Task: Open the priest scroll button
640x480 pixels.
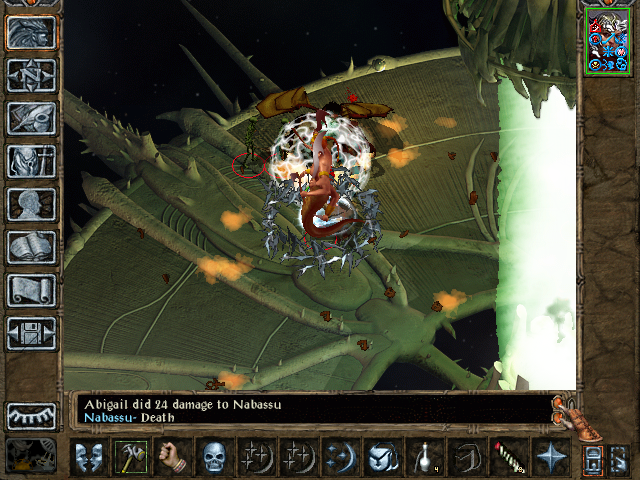Action: click(31, 290)
